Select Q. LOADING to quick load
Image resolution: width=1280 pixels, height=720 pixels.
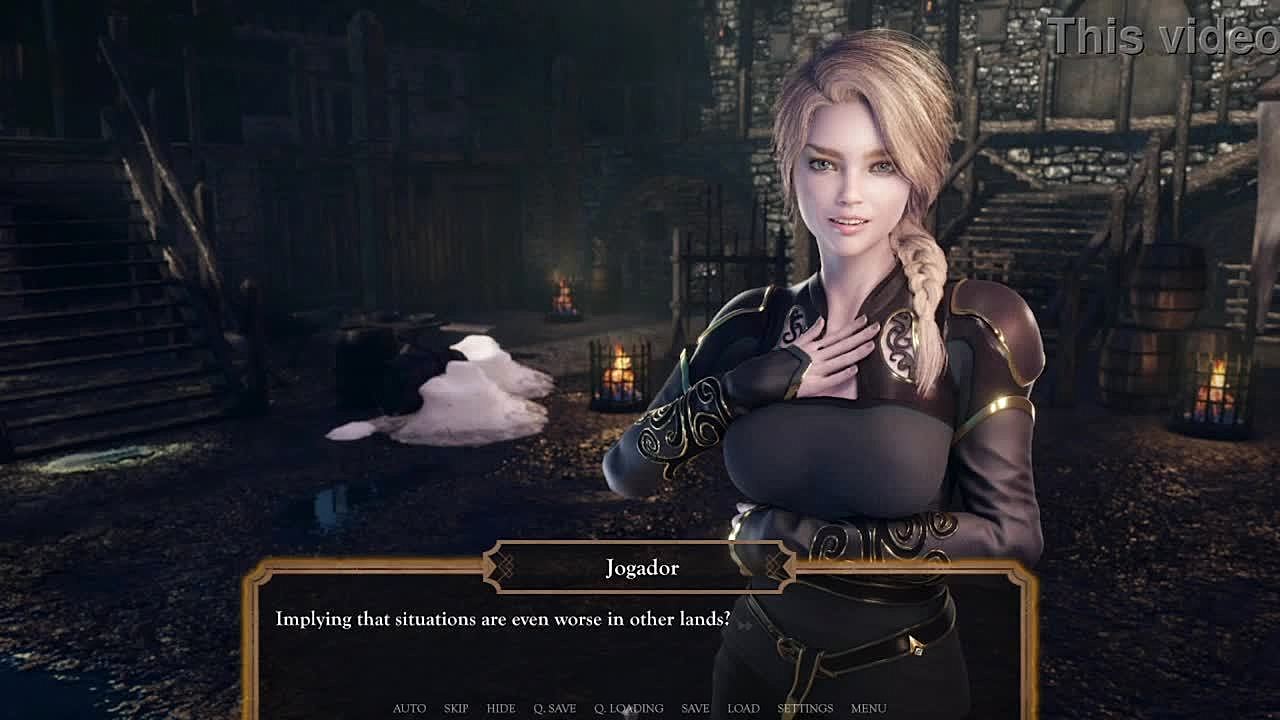pos(628,708)
